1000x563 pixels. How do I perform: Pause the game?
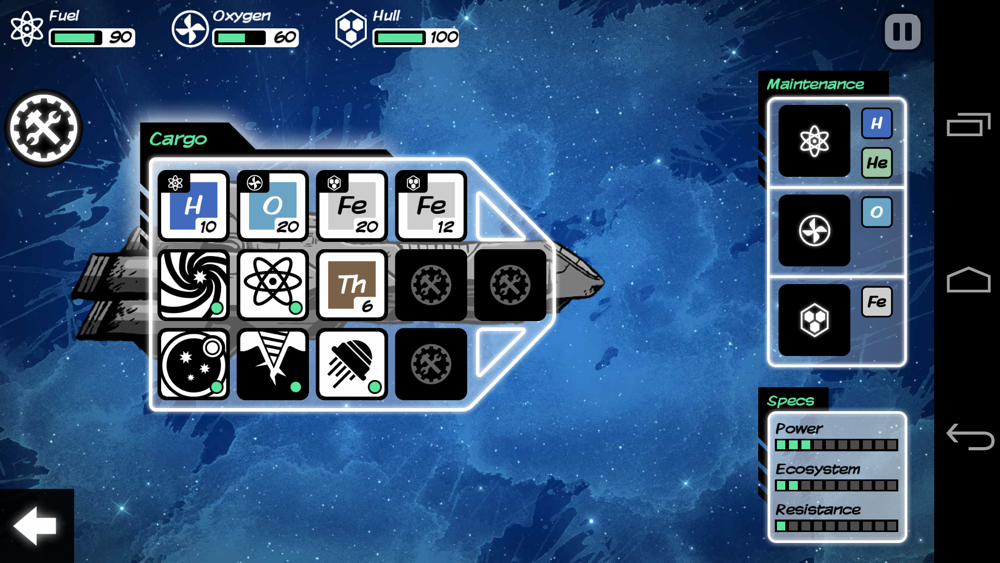(902, 32)
